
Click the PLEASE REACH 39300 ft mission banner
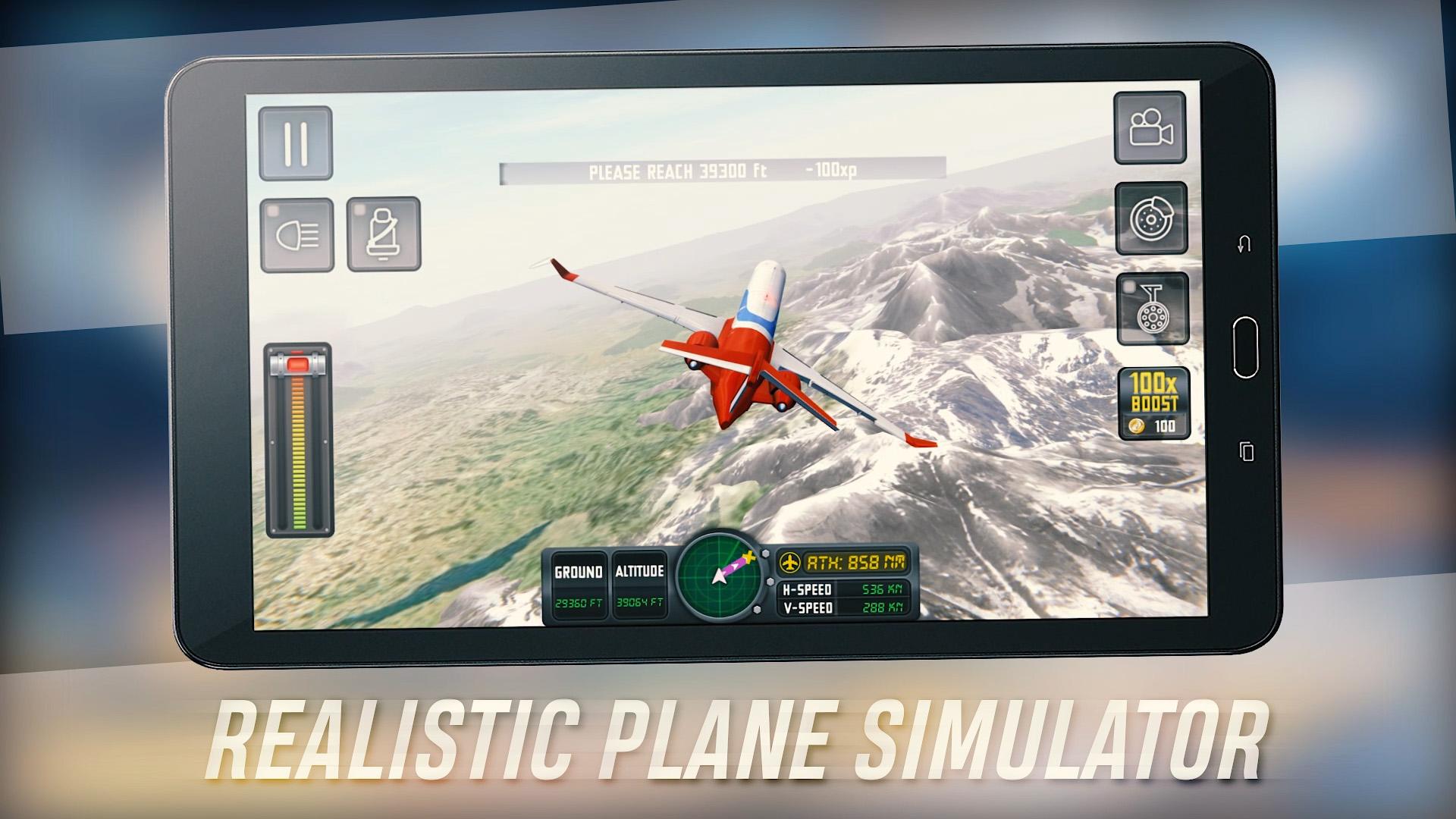tap(720, 171)
